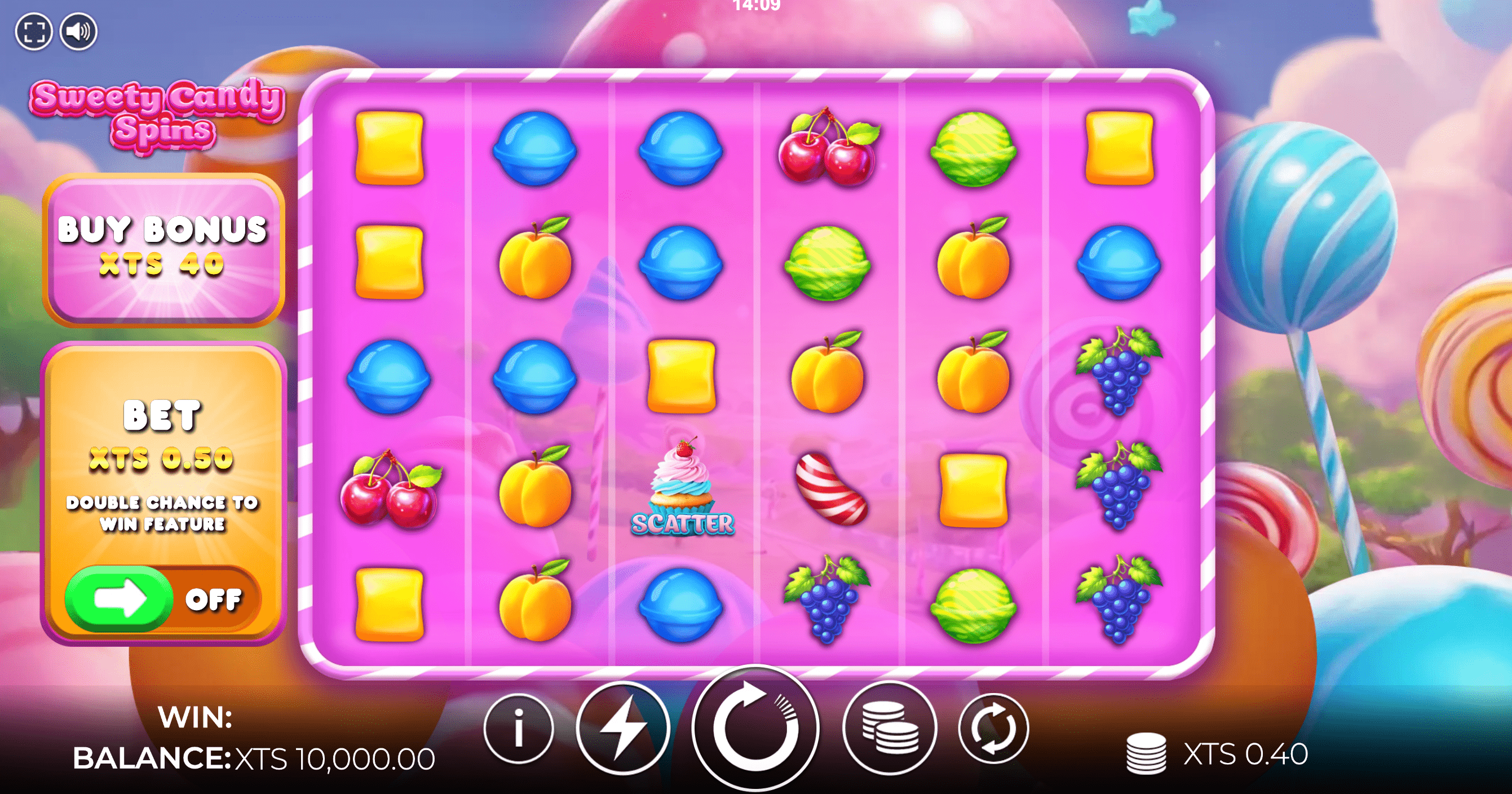Spin the reels
Screen dimensions: 1512x794
tap(755, 728)
